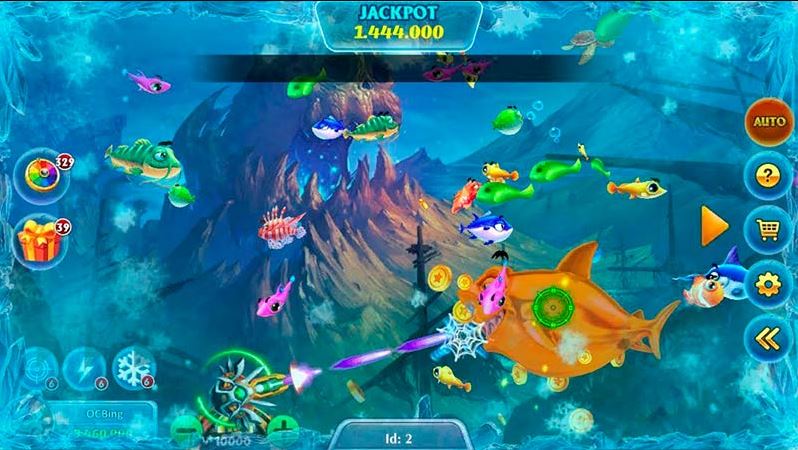Viewport: 798px width, 450px height.
Task: Activate the target lock-on skill
Action: click(x=38, y=368)
